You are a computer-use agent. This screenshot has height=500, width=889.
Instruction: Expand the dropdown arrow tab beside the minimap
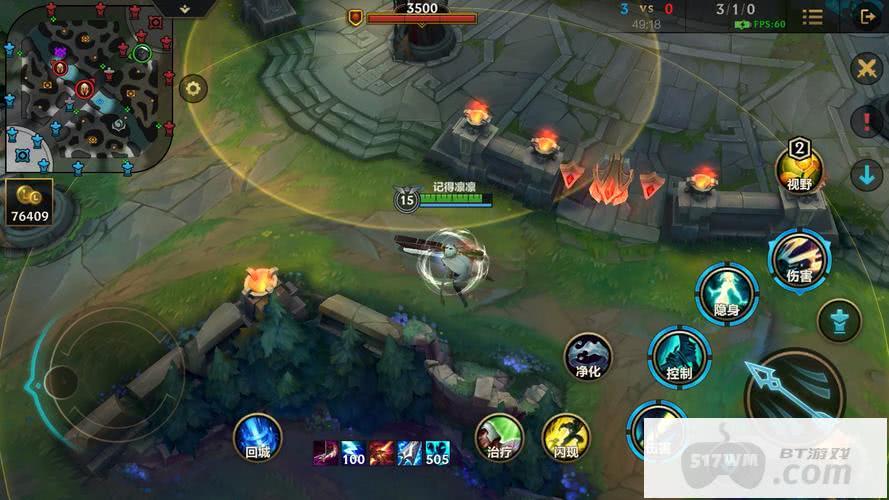point(183,7)
